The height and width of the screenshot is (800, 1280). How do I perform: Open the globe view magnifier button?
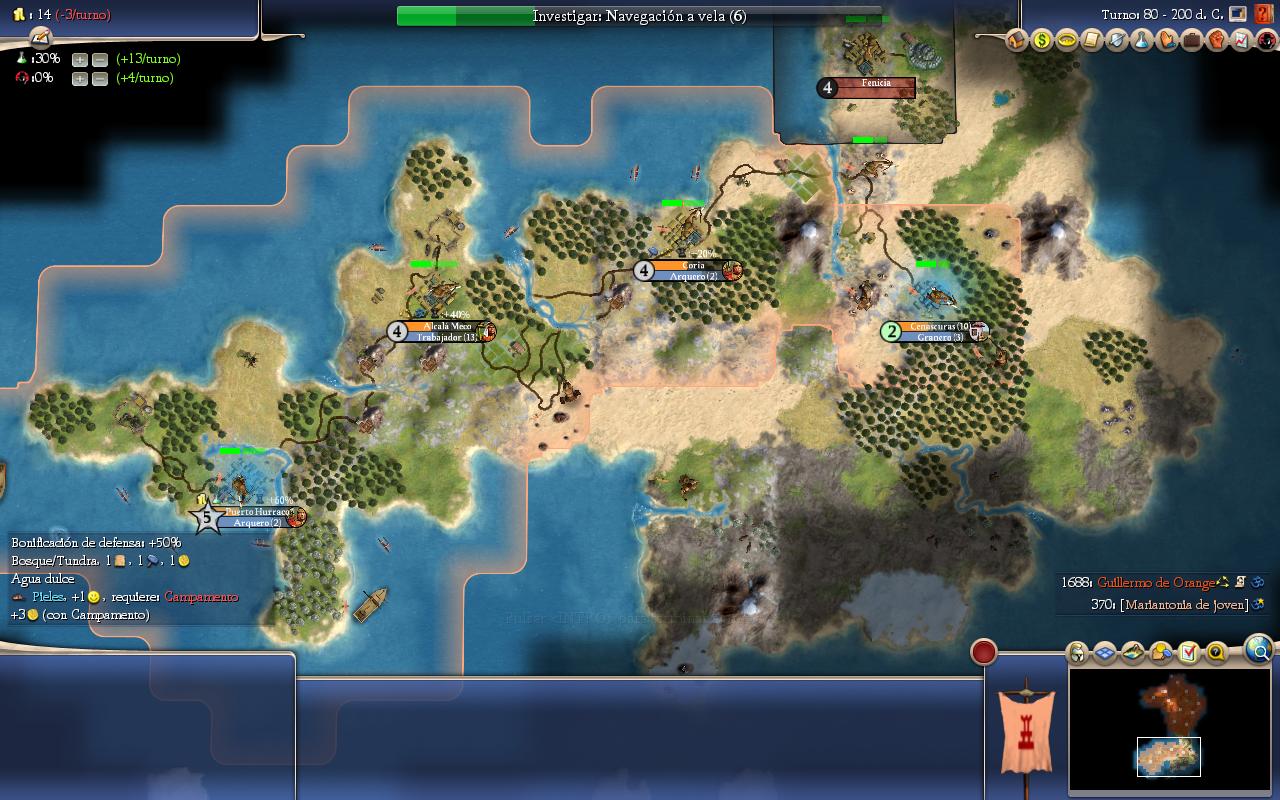click(x=1259, y=651)
